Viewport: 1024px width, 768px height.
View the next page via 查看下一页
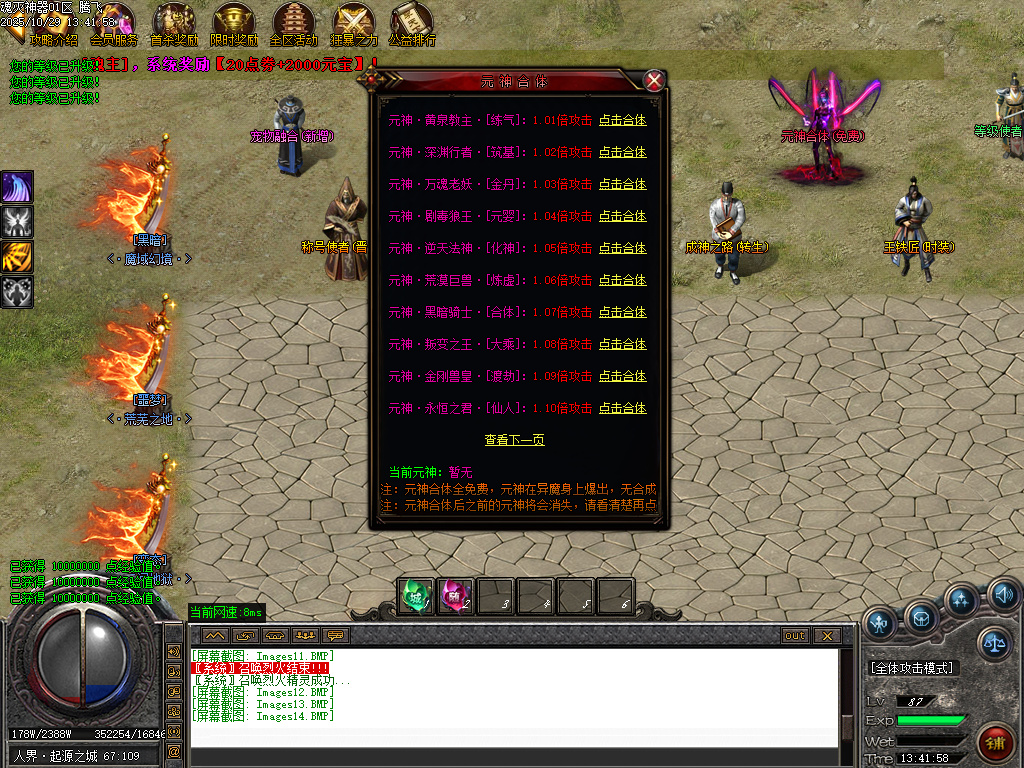[x=514, y=440]
